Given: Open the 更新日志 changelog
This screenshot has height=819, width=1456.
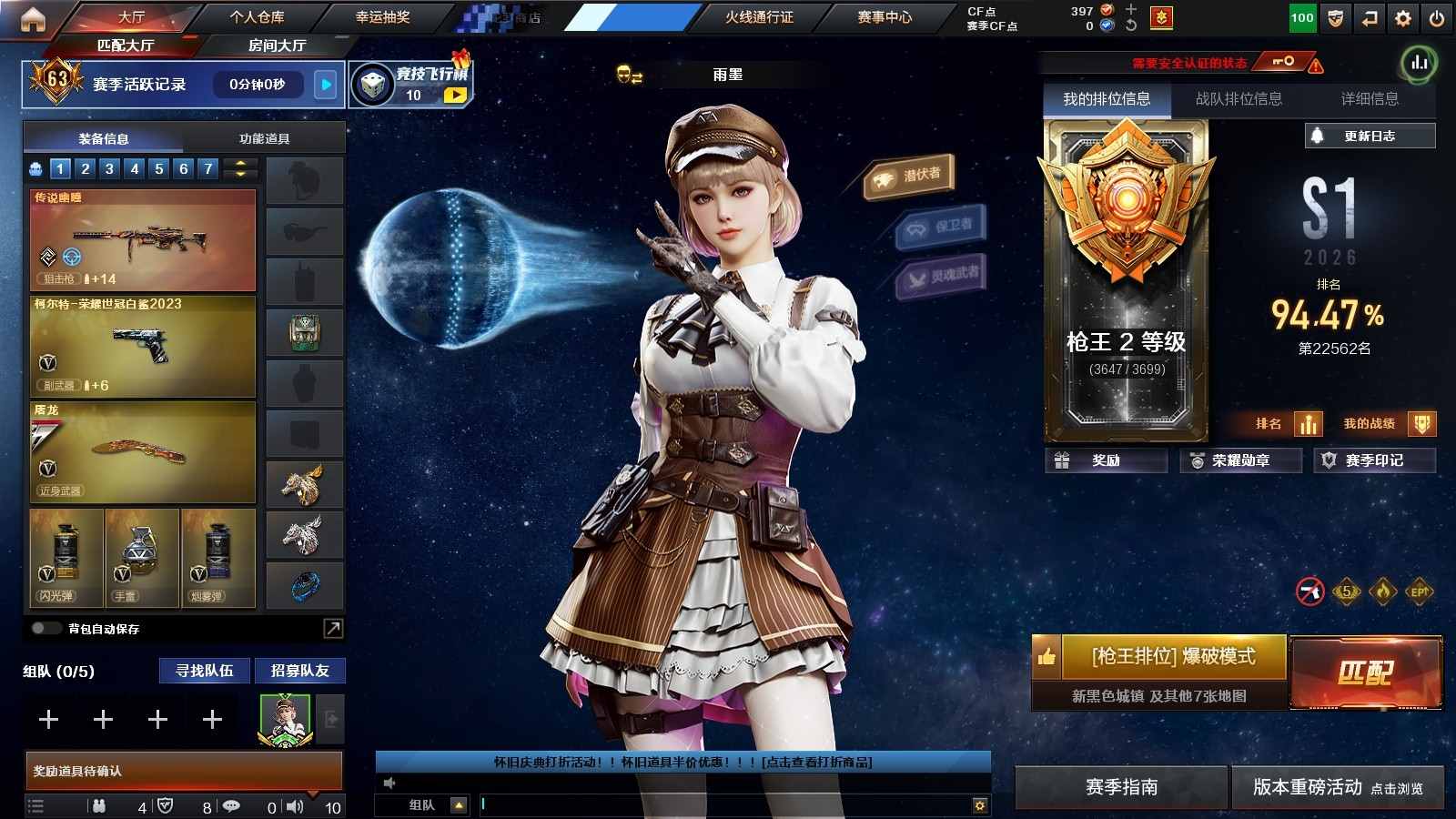Looking at the screenshot, I should [x=1370, y=136].
